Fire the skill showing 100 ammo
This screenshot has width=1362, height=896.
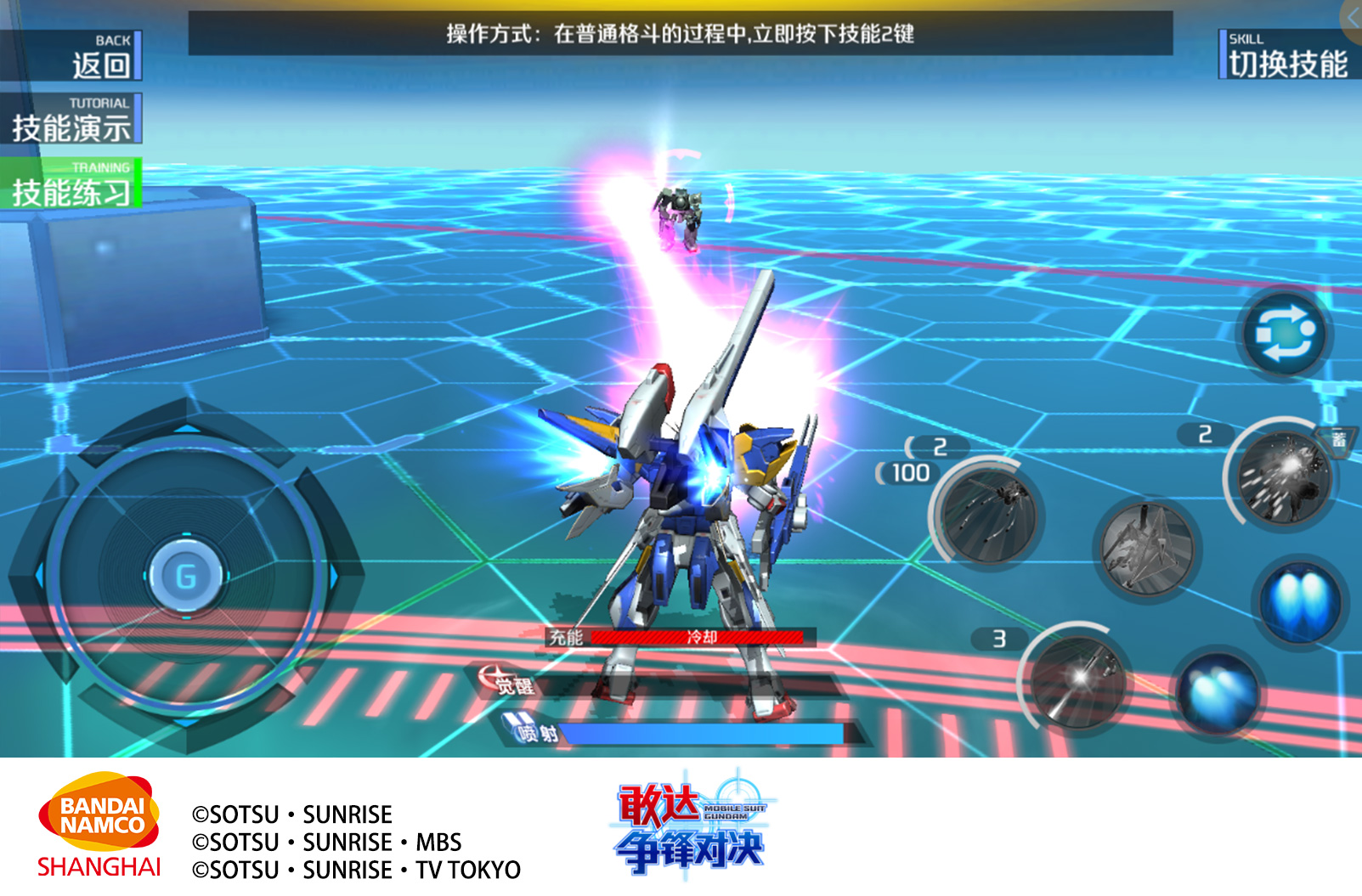coord(990,515)
